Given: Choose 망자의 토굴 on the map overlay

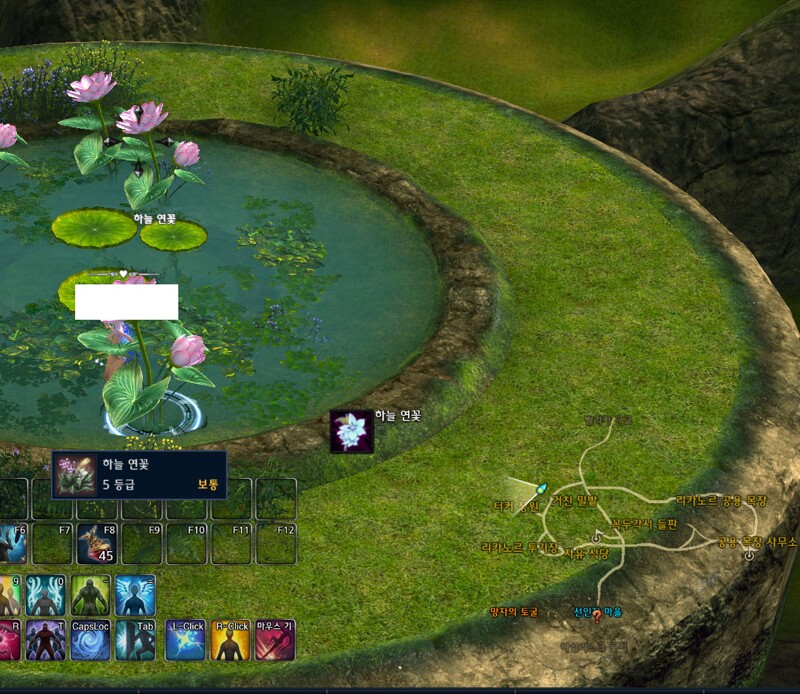Looking at the screenshot, I should coord(514,611).
